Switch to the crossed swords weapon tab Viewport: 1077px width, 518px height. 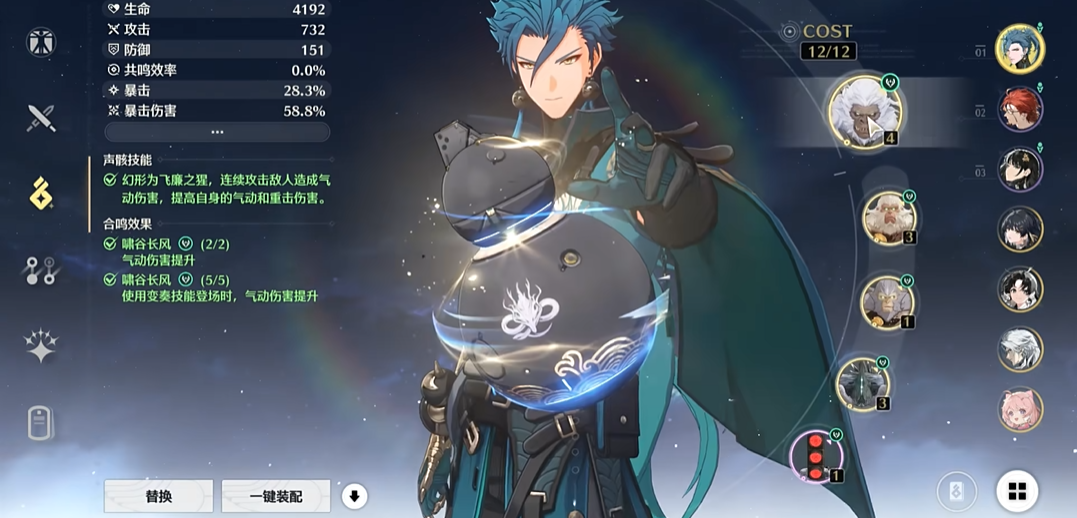pos(41,118)
